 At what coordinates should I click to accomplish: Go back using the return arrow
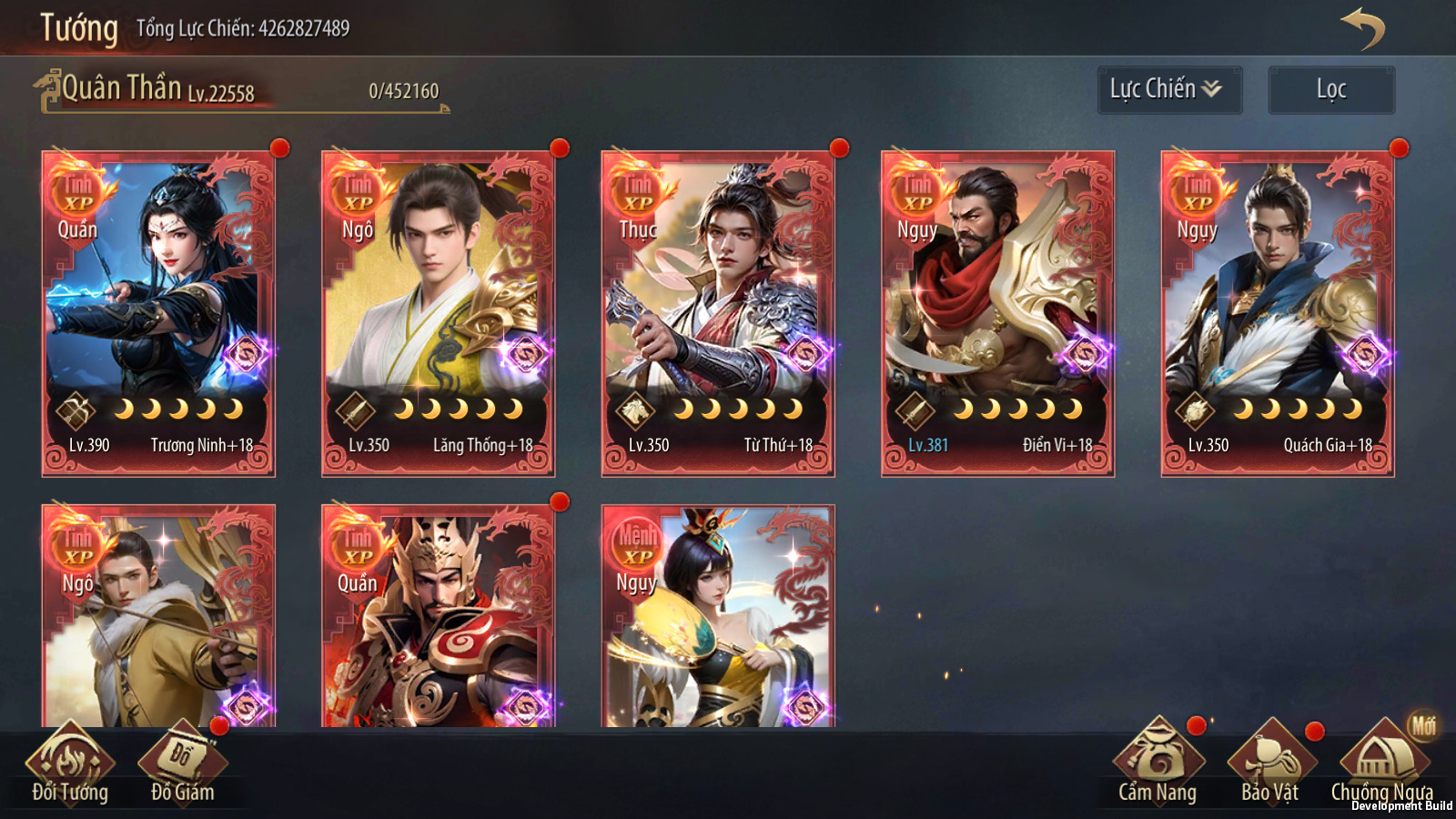pyautogui.click(x=1362, y=28)
